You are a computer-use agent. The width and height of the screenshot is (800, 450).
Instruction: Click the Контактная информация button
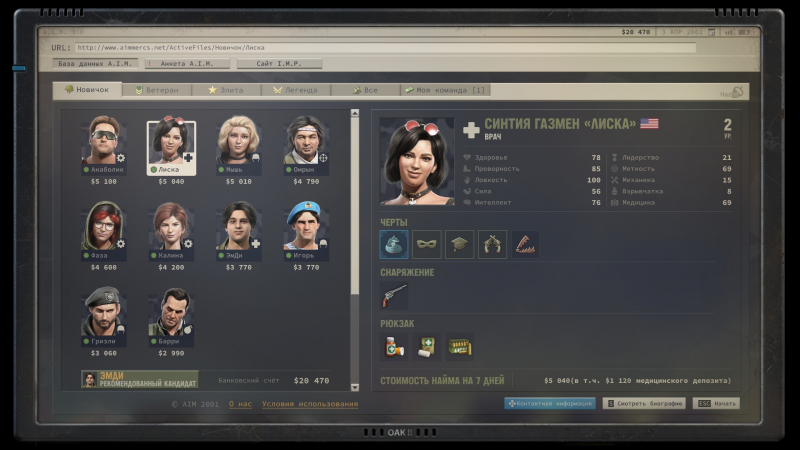(549, 404)
